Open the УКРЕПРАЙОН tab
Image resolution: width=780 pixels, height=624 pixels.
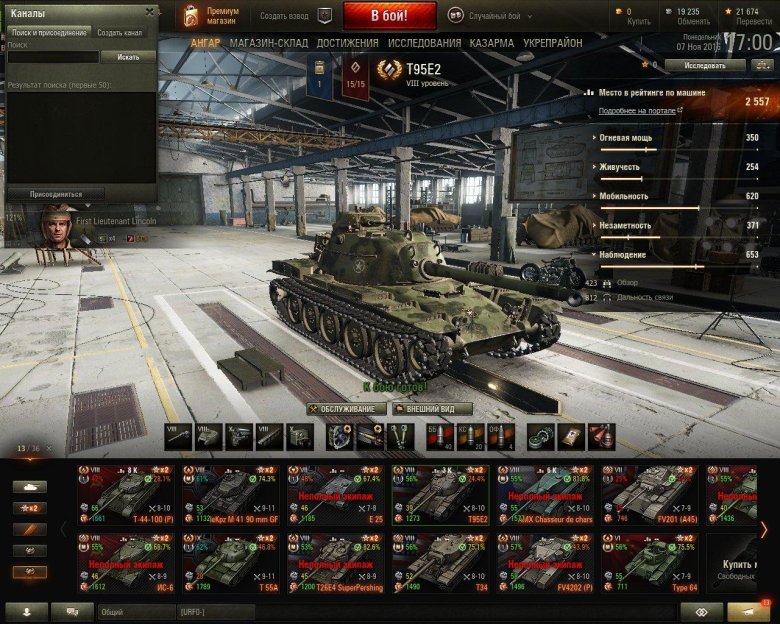coord(553,43)
